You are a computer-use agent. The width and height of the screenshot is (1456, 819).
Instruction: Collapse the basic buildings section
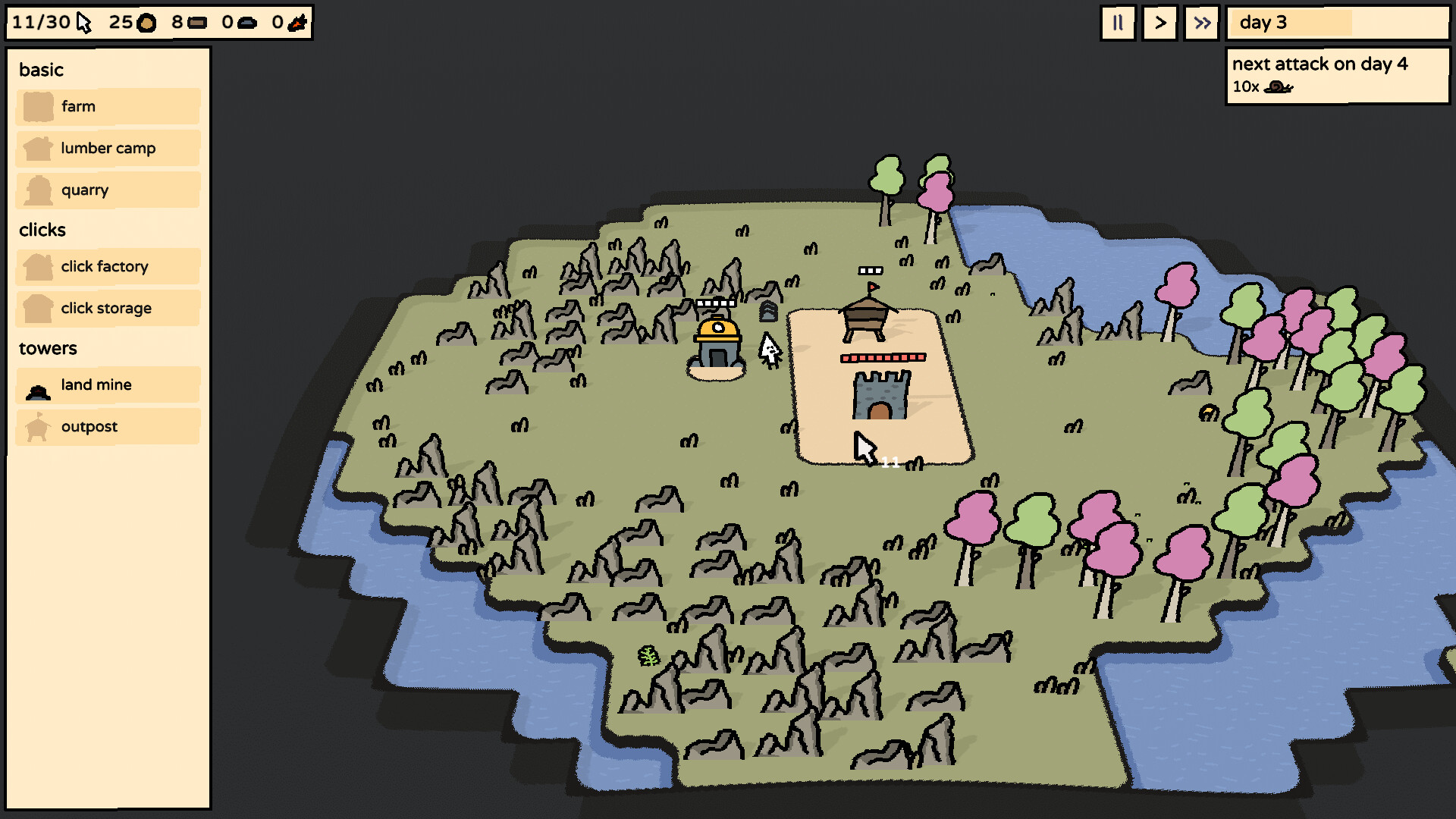coord(41,70)
